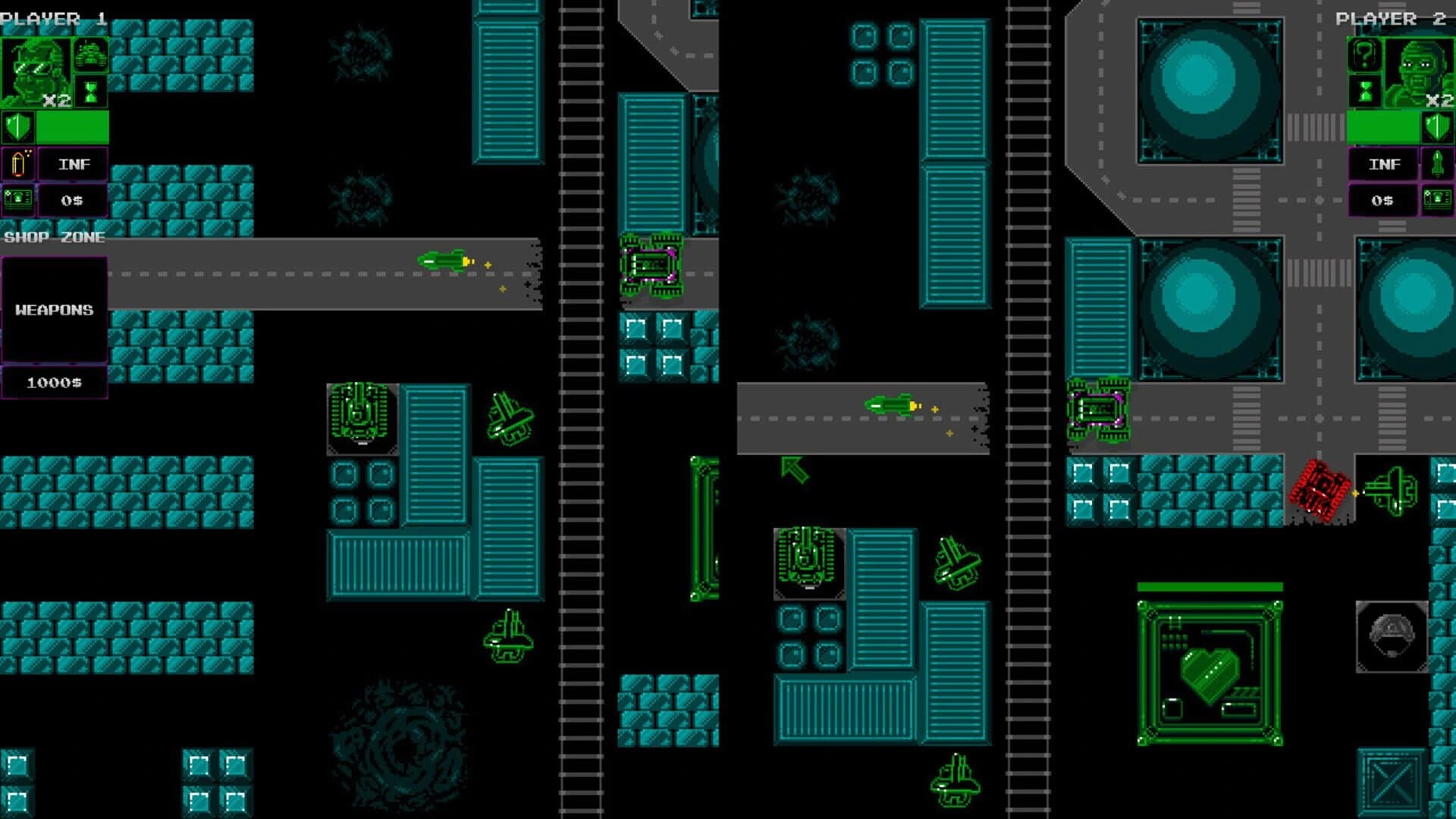Select the rocket icon beside Player 2's INF
This screenshot has height=819, width=1456.
point(1439,164)
